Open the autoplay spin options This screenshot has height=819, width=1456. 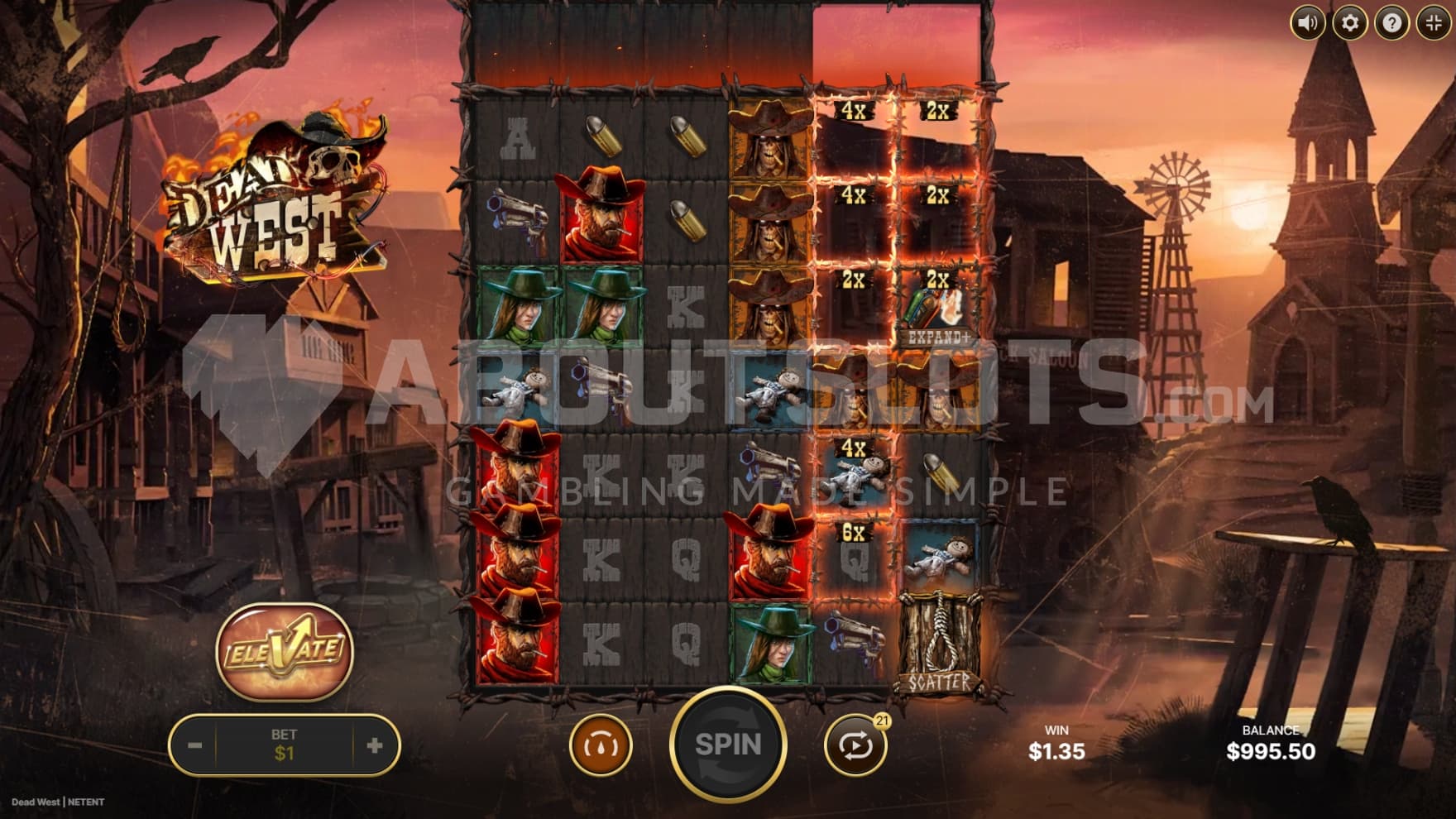point(855,745)
